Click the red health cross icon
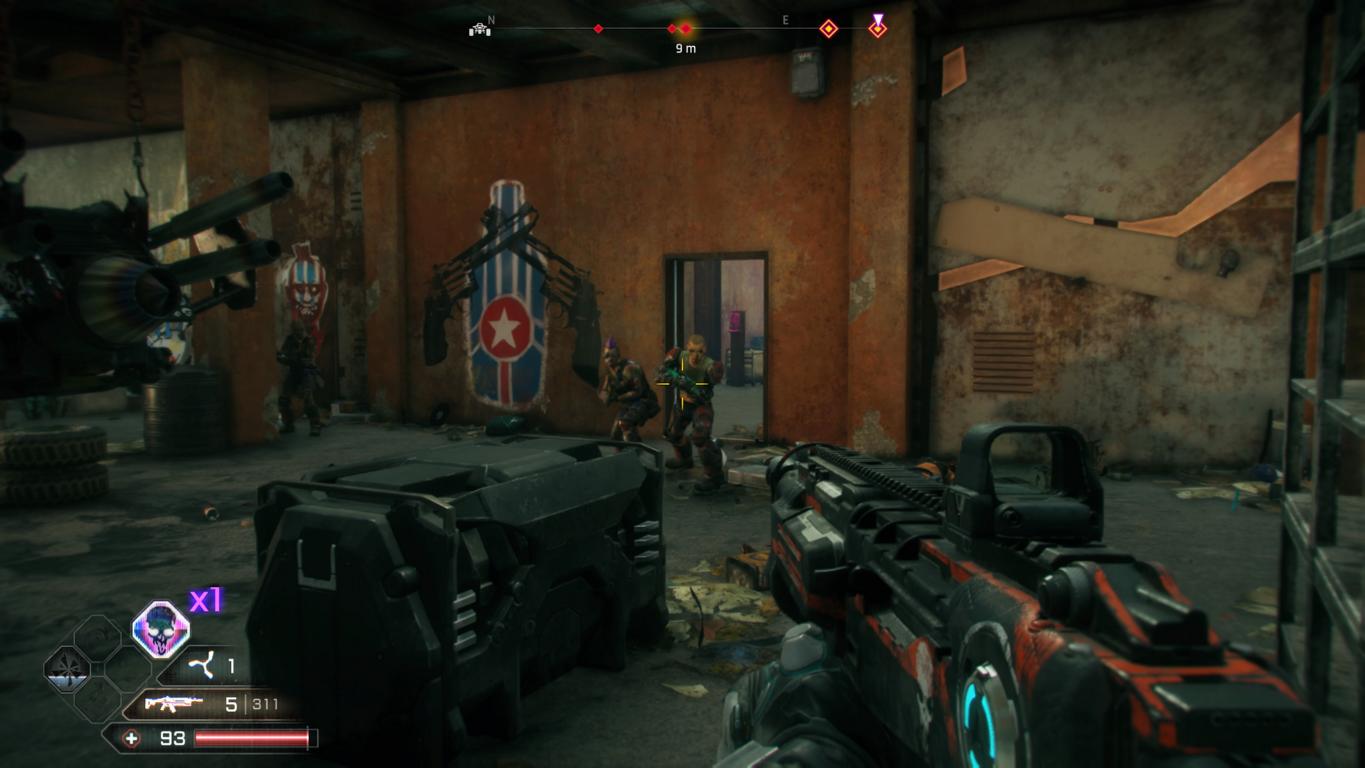 coord(131,739)
